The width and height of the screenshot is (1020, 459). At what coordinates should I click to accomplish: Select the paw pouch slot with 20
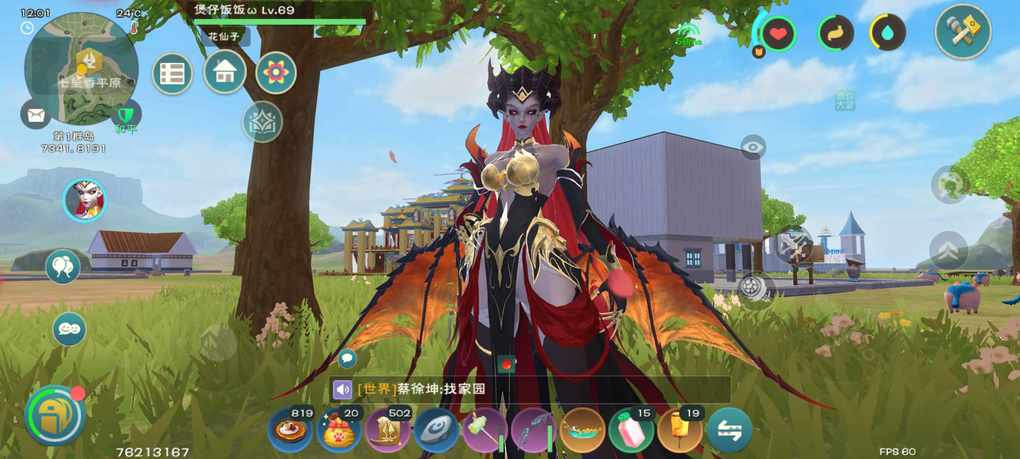coord(339,430)
